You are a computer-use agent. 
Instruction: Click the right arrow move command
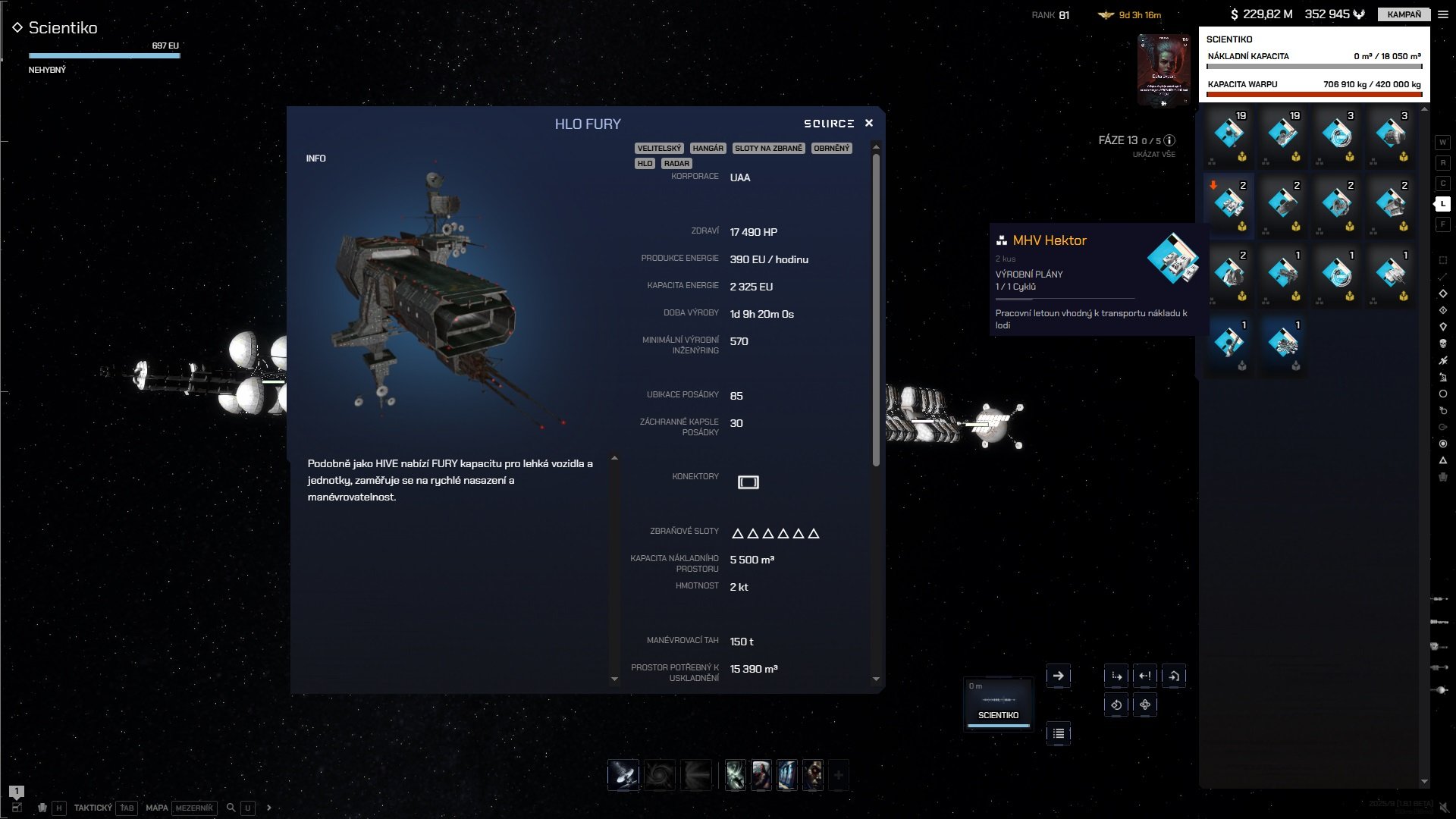(x=1058, y=676)
